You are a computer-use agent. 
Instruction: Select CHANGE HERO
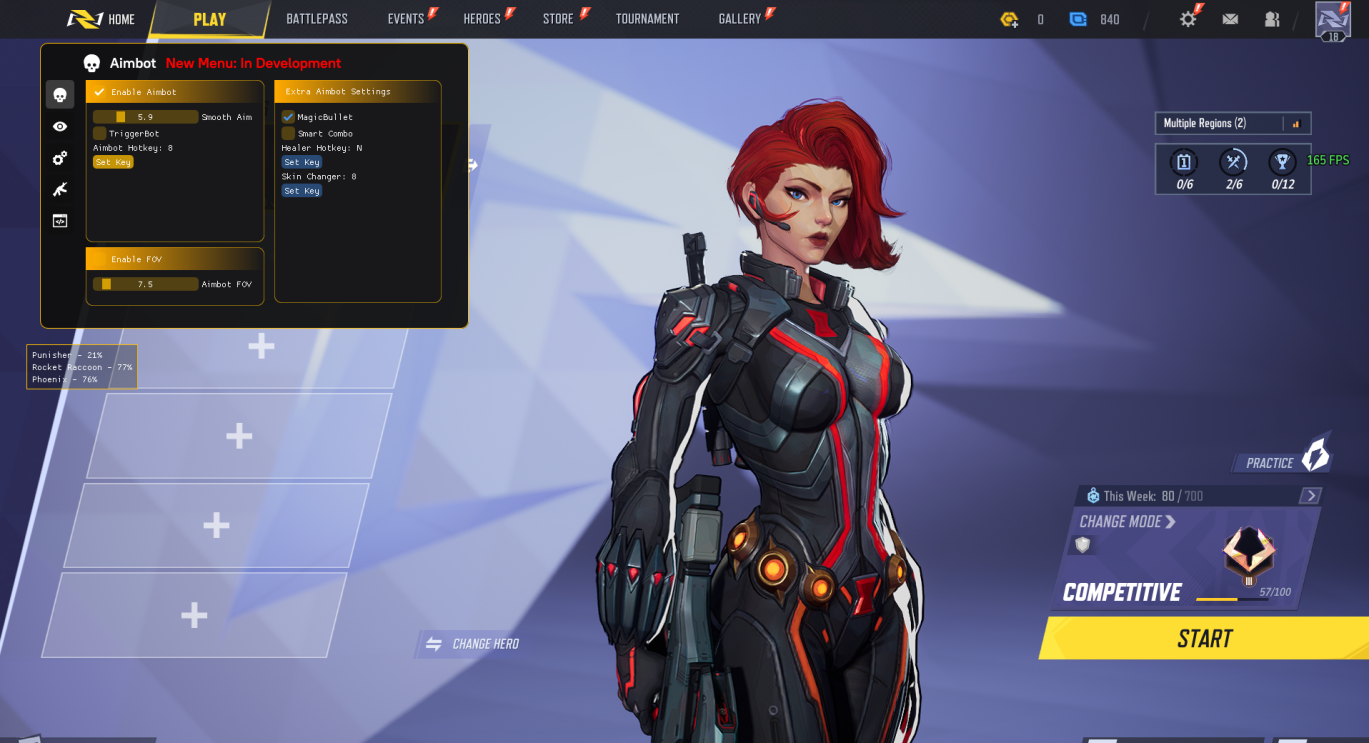[x=473, y=644]
